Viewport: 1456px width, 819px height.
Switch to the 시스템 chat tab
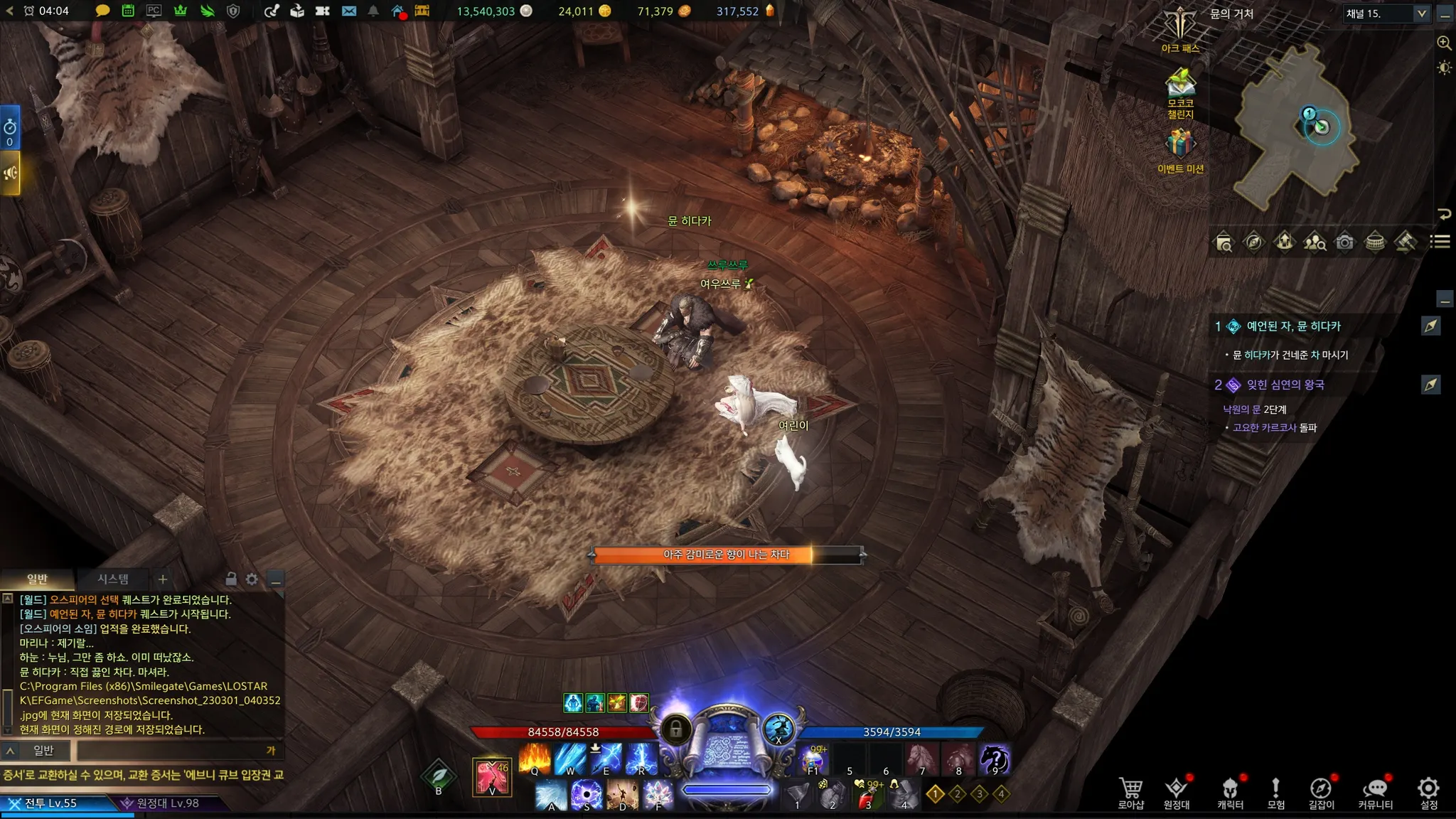(113, 579)
